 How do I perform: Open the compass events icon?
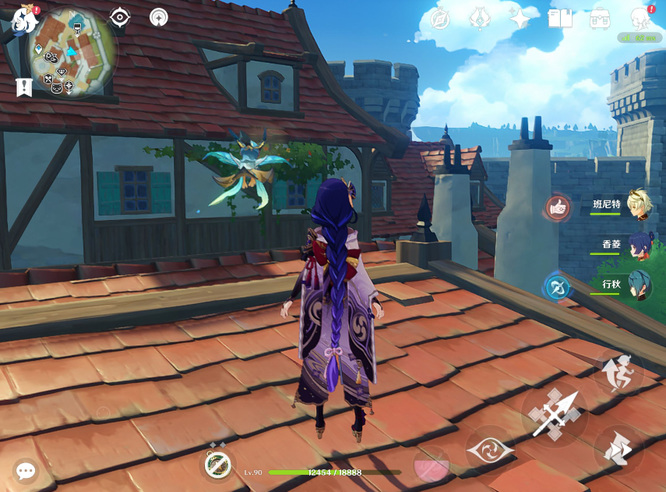(438, 18)
